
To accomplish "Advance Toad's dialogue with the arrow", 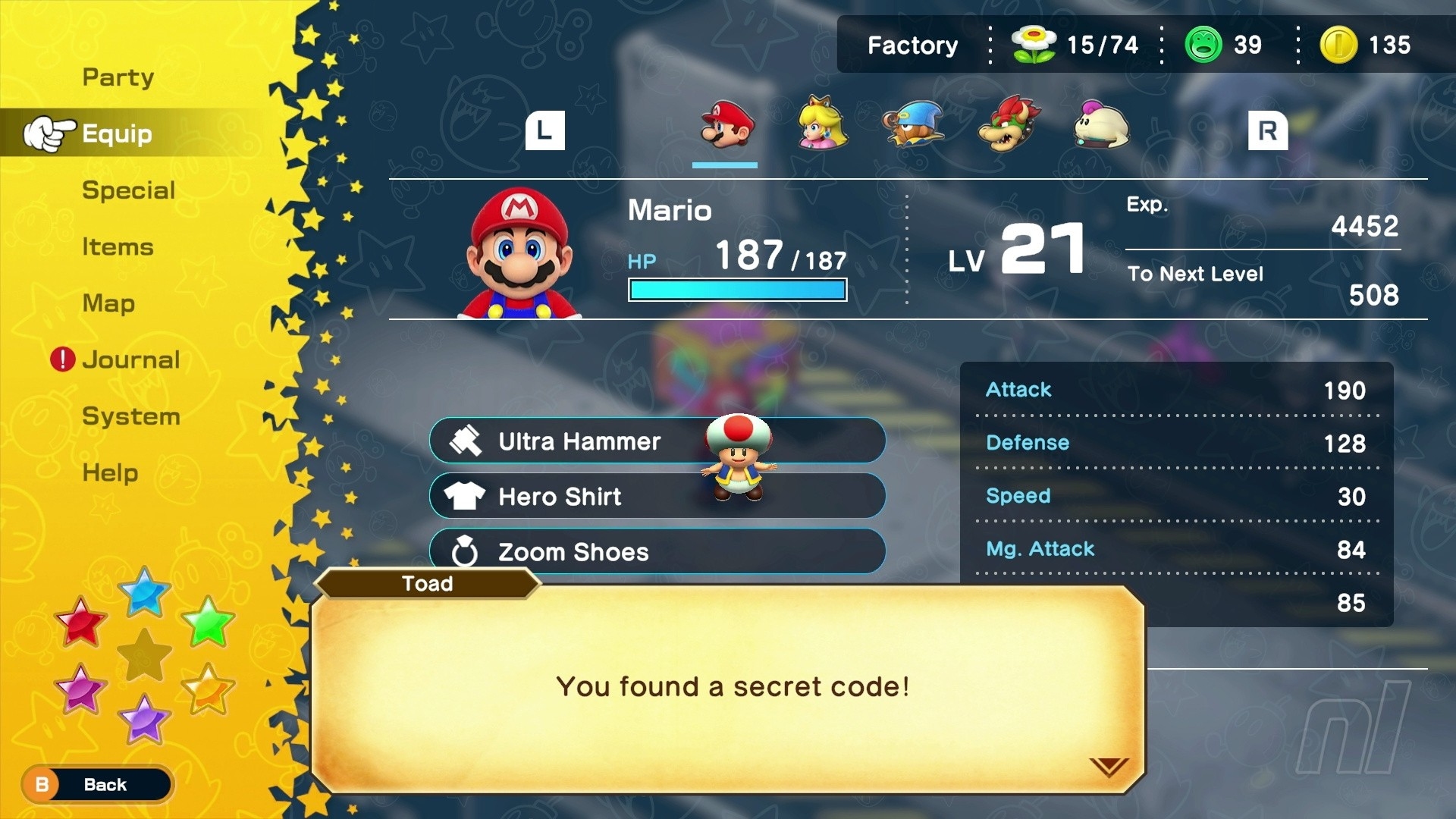I will pos(1109,767).
